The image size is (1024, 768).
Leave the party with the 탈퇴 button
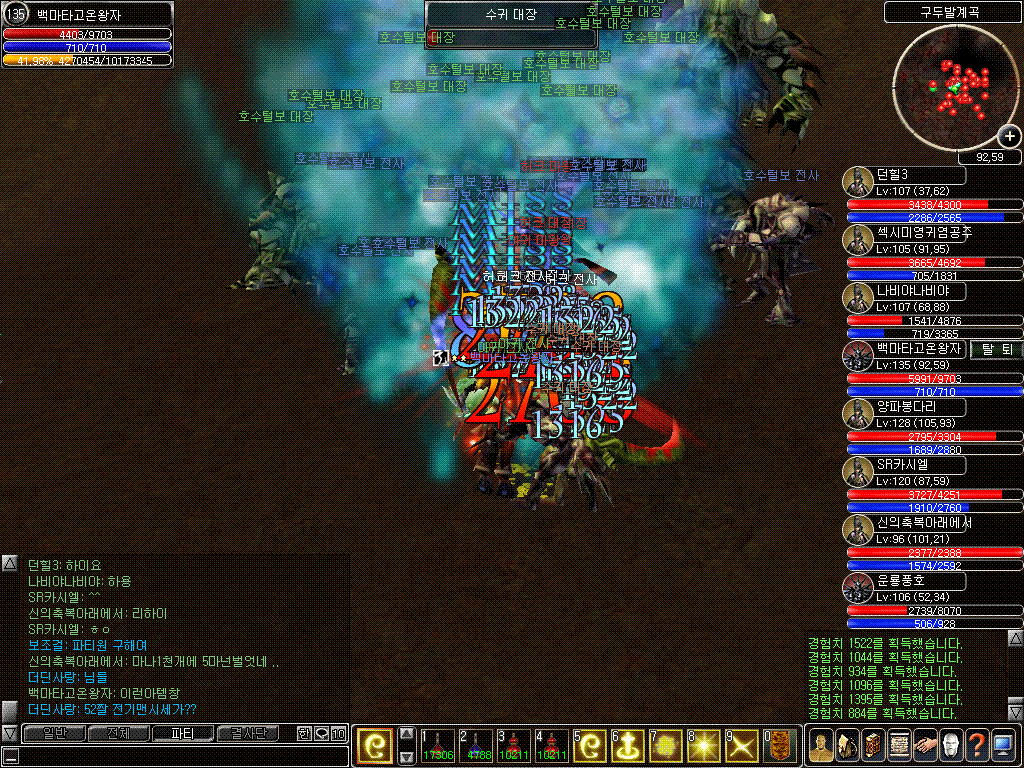pyautogui.click(x=996, y=349)
